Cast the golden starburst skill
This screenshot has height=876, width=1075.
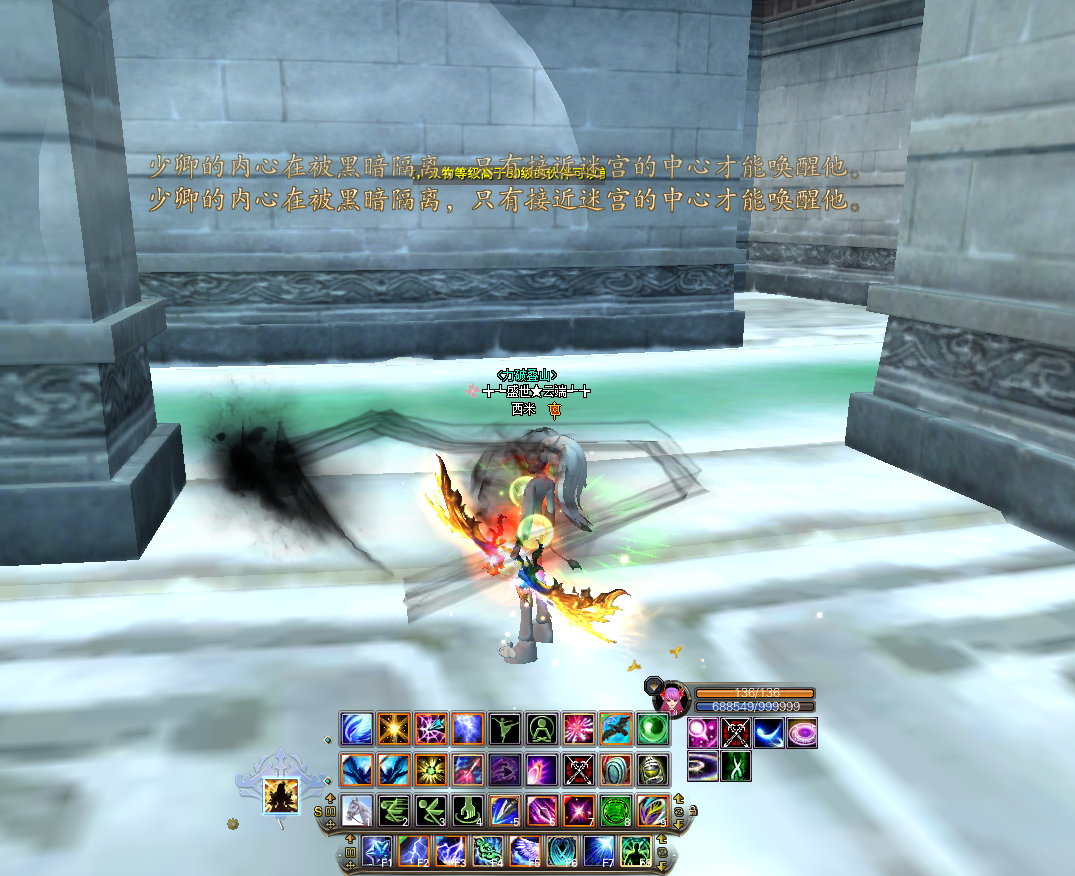[393, 727]
